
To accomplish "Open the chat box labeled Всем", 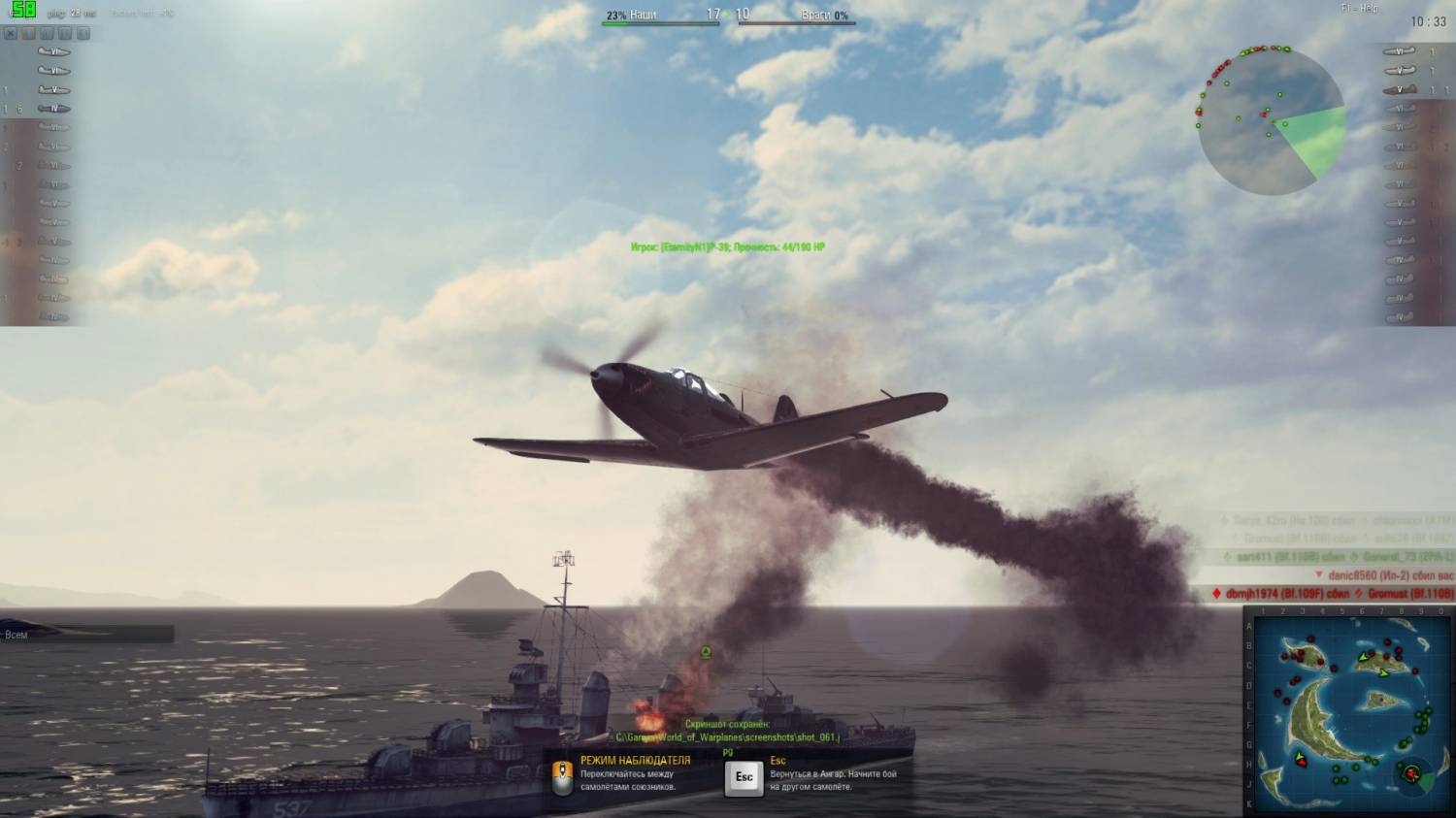I will coord(87,635).
